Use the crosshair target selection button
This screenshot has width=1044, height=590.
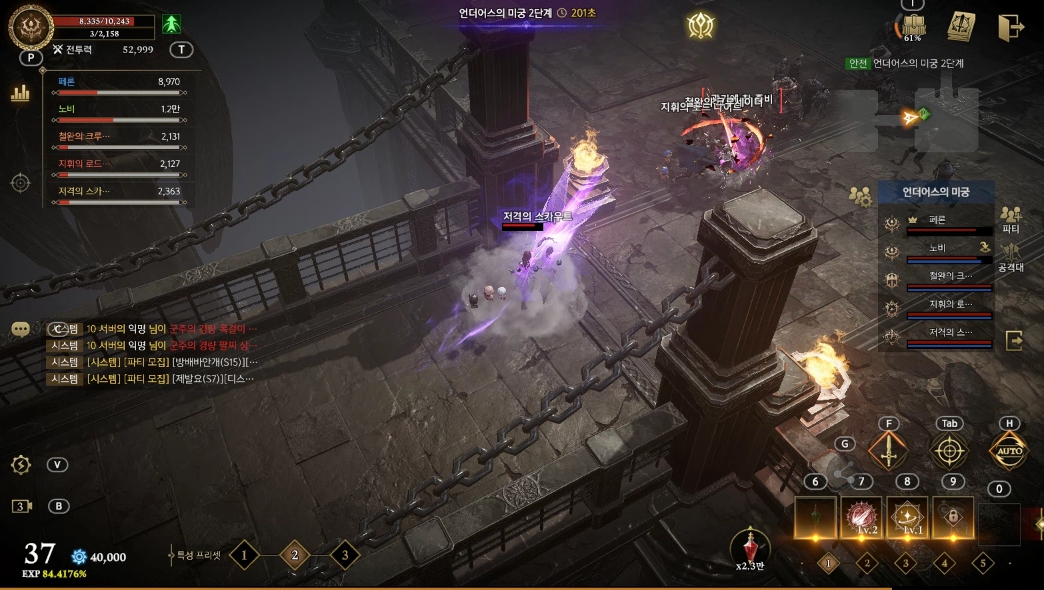click(x=949, y=451)
